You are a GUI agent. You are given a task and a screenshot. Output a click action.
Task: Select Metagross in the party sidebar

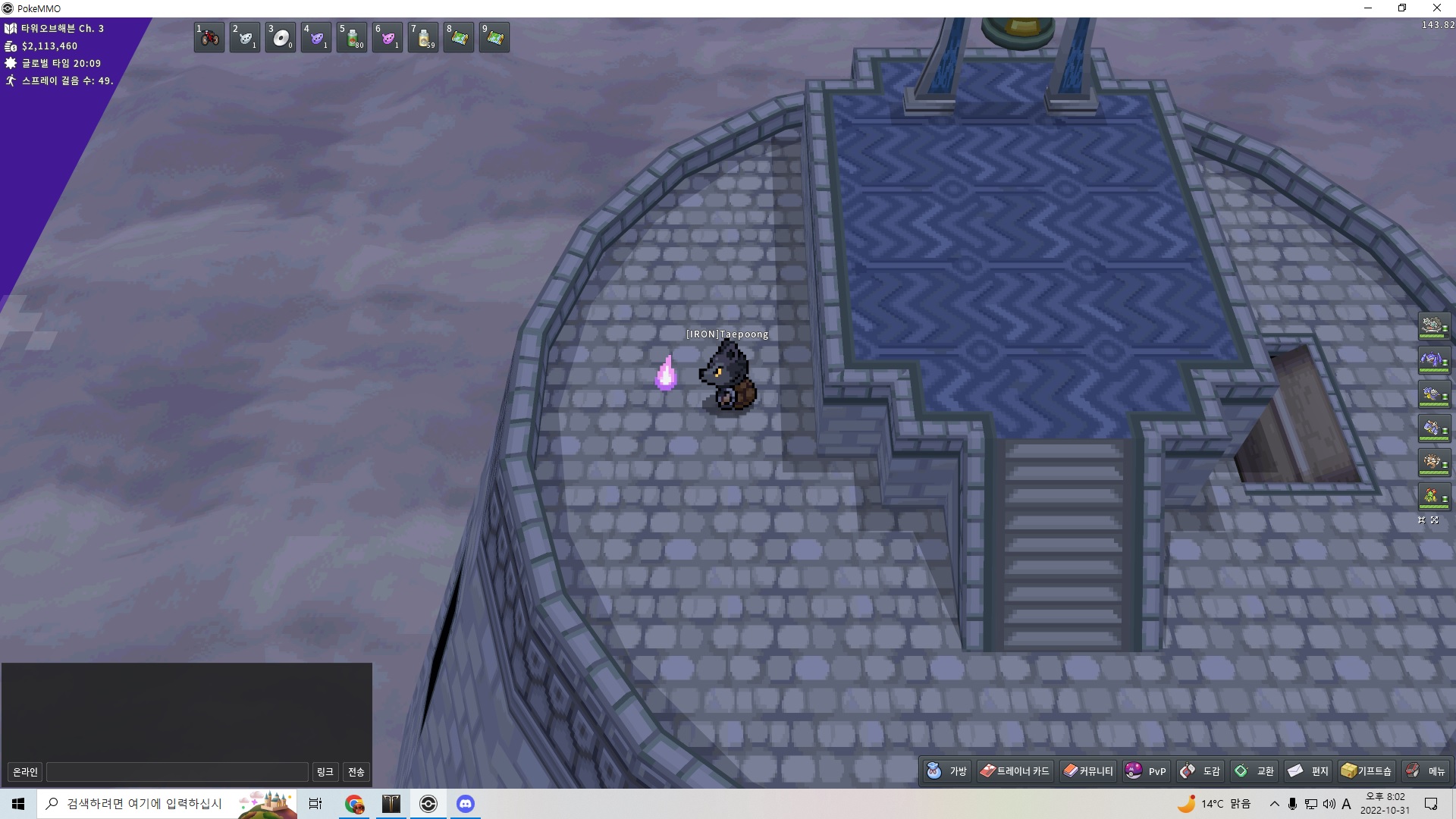tap(1433, 361)
